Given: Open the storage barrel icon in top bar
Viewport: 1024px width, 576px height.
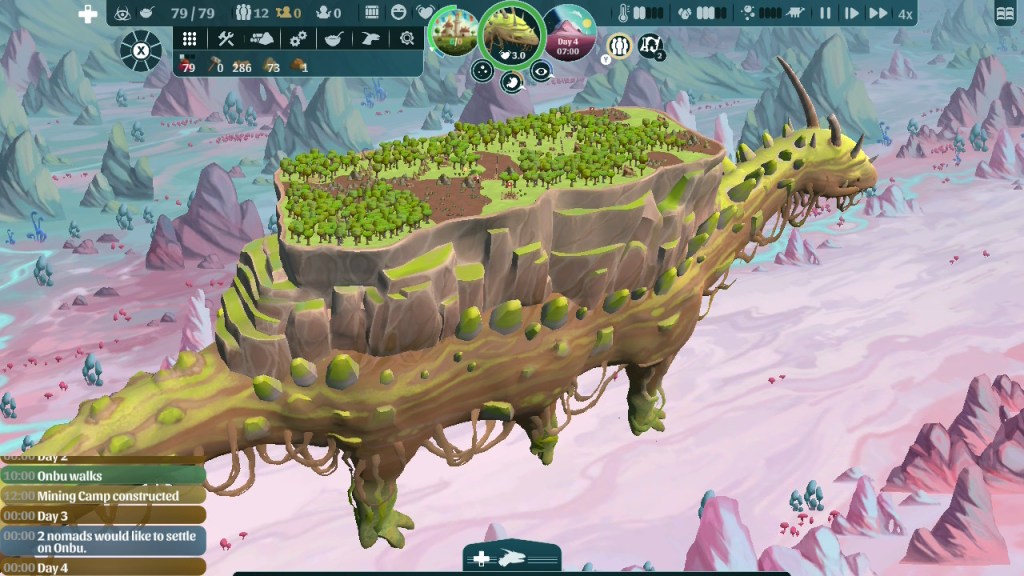Looking at the screenshot, I should click(372, 13).
